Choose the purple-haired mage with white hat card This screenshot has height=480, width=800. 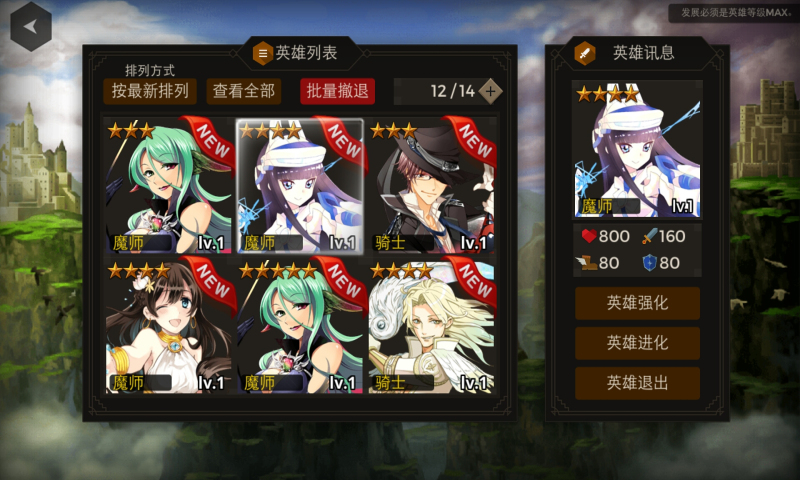tap(300, 186)
